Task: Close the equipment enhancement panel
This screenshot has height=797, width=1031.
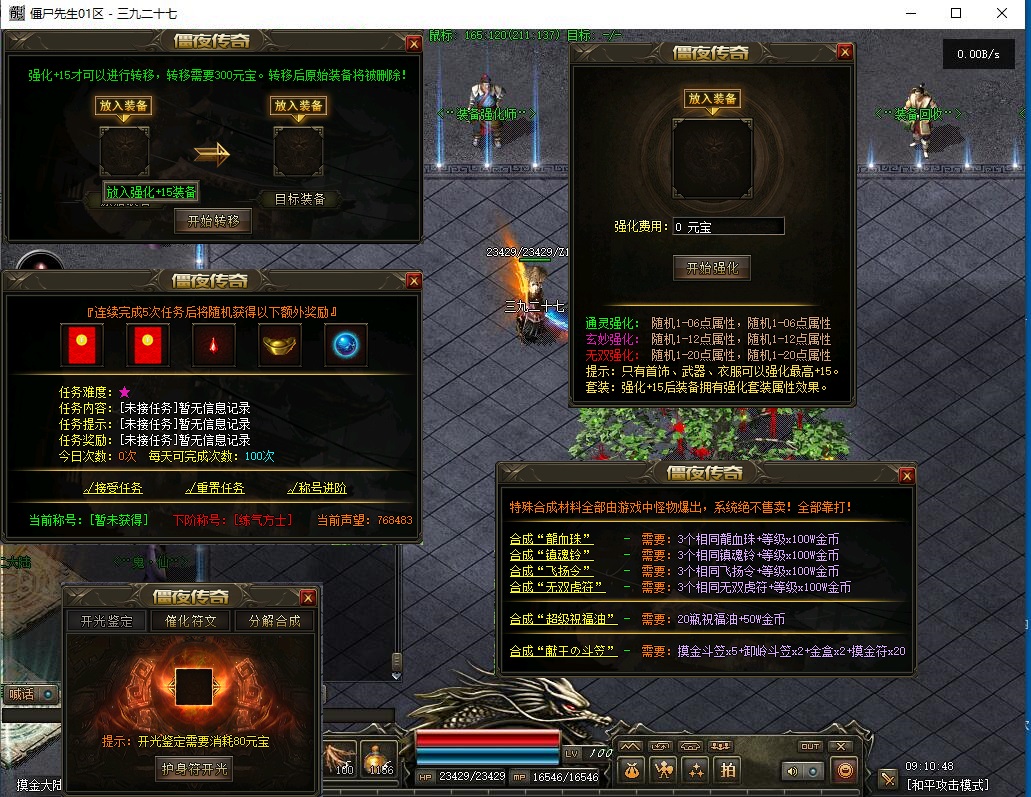Action: tap(846, 52)
